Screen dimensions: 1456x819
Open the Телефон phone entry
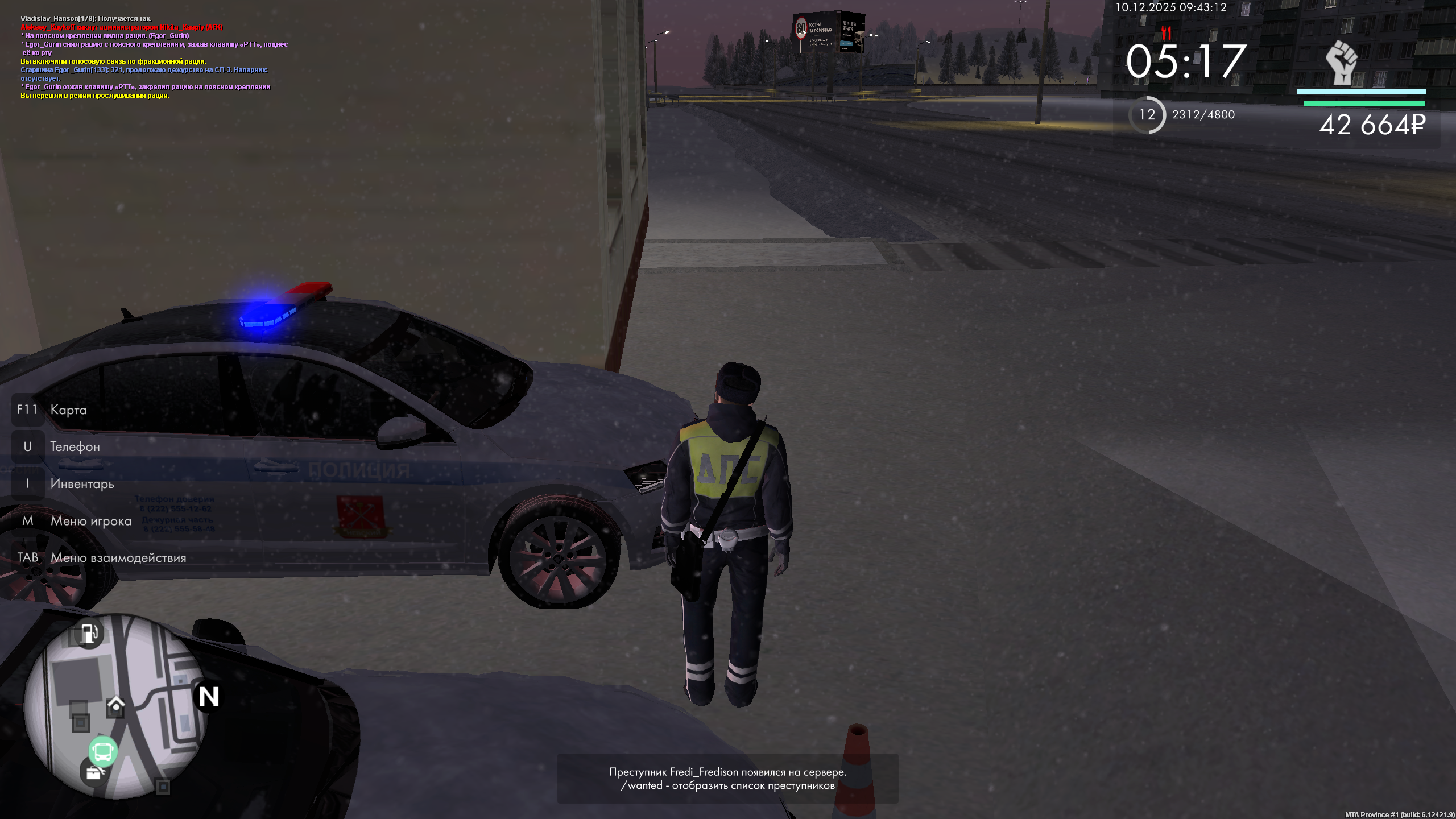[75, 447]
